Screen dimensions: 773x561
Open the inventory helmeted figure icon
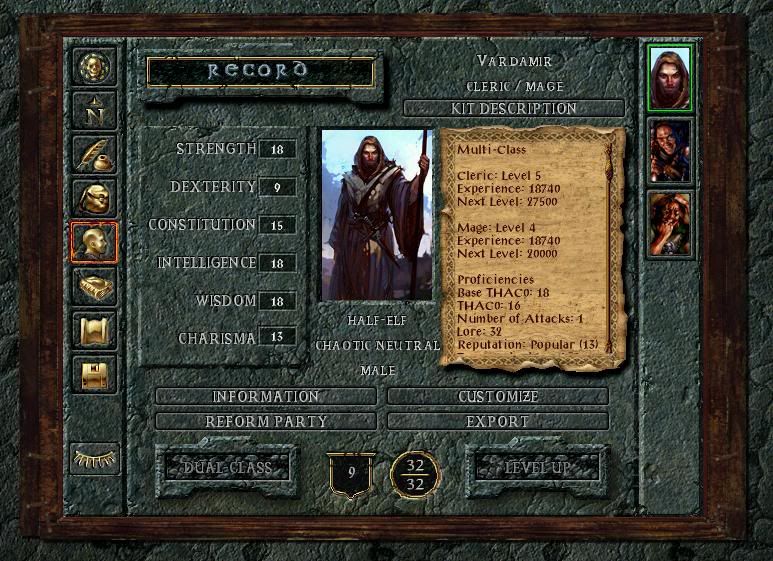[94, 197]
